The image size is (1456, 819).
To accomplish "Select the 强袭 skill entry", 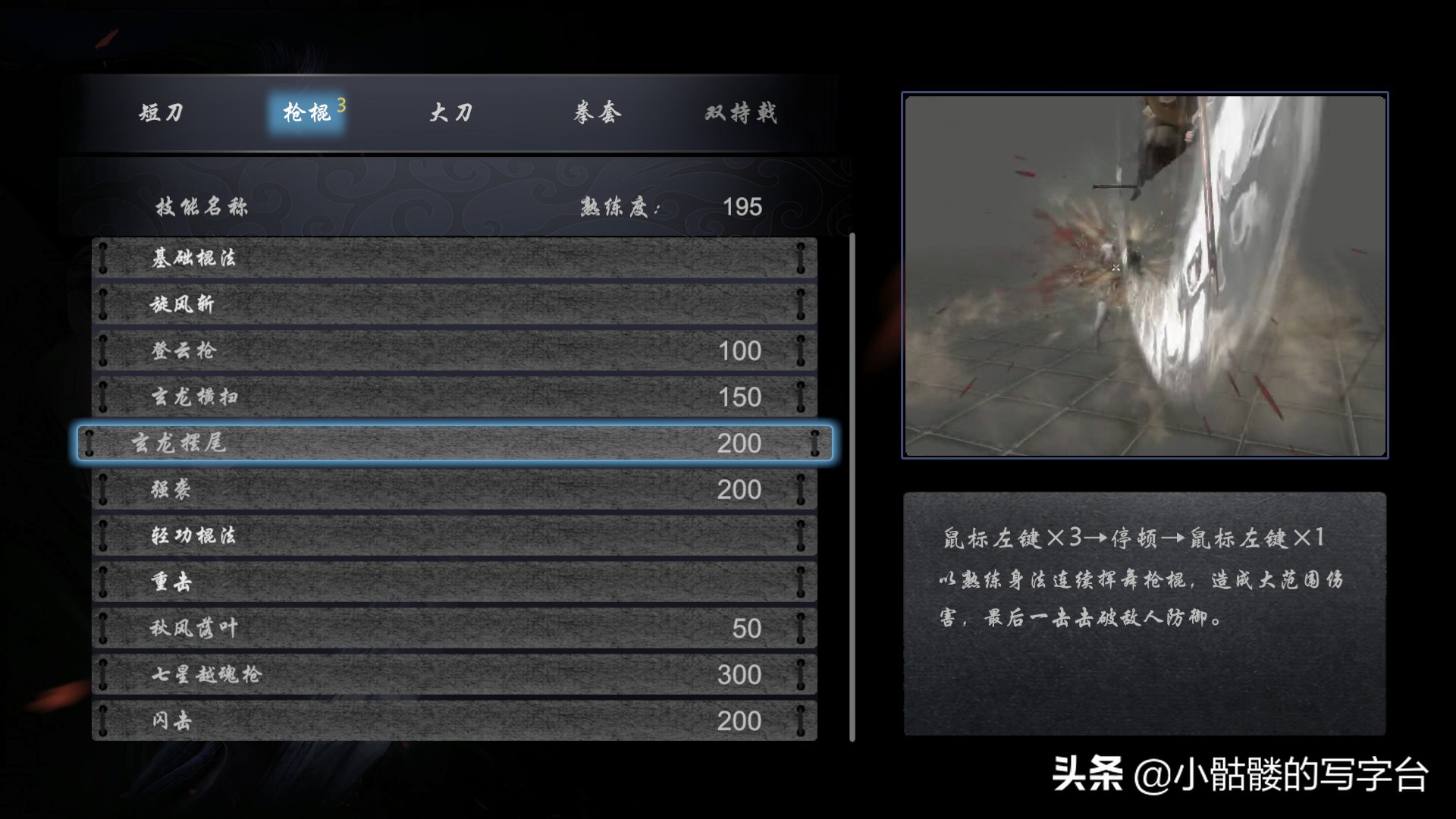I will coord(455,490).
